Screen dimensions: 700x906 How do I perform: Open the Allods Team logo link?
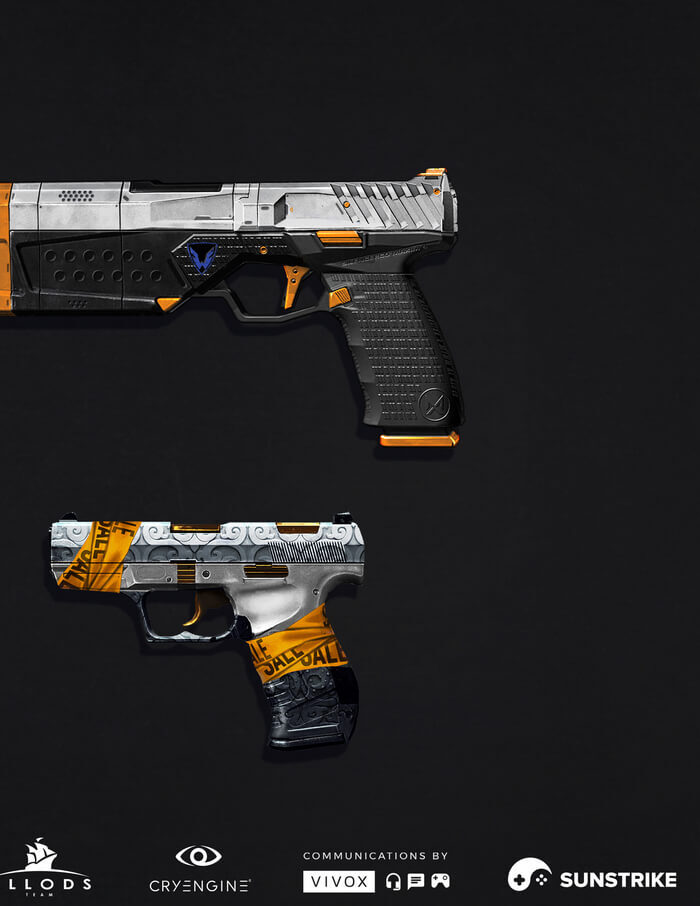45,868
